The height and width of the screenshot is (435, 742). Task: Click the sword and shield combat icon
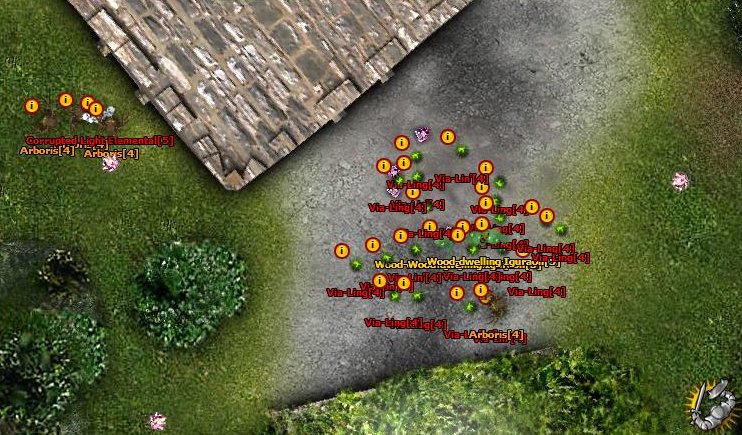coord(711,403)
